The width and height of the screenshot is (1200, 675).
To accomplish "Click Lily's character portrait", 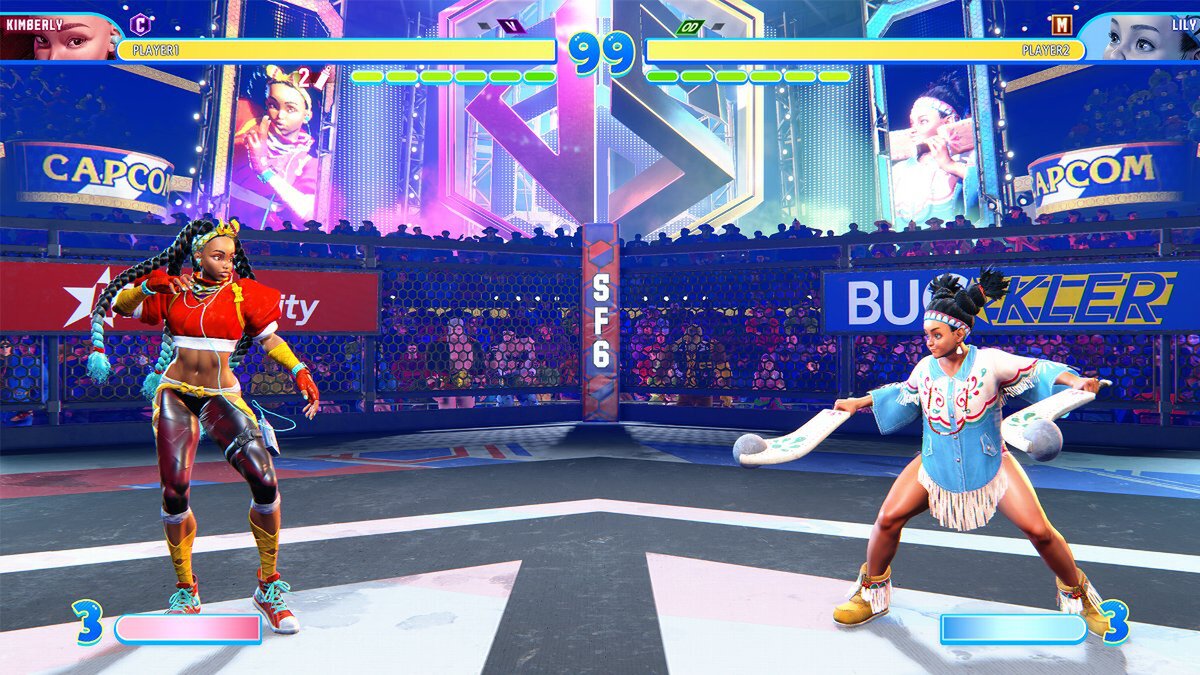I will tap(1145, 38).
